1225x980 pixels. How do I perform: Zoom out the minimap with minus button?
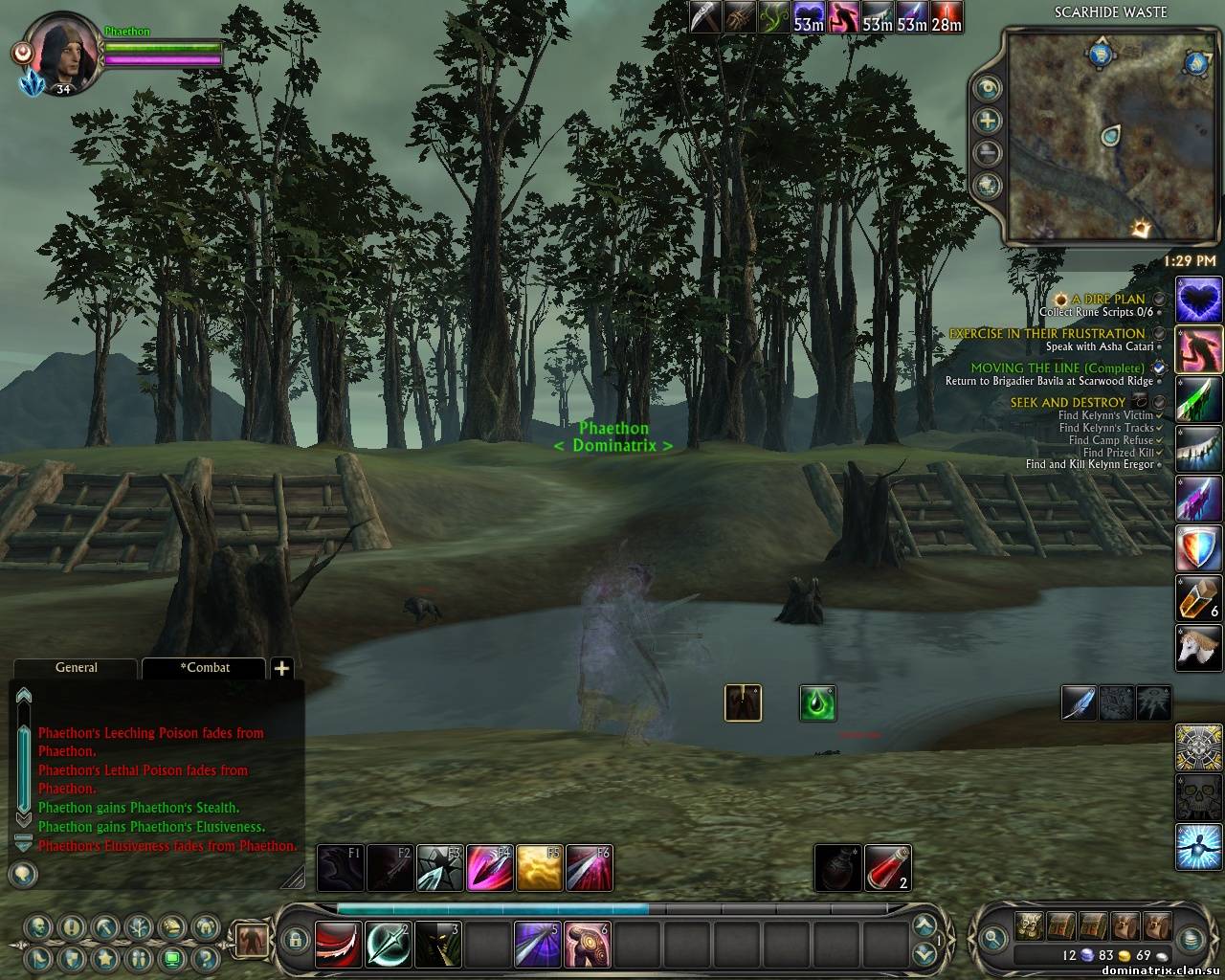(x=988, y=153)
